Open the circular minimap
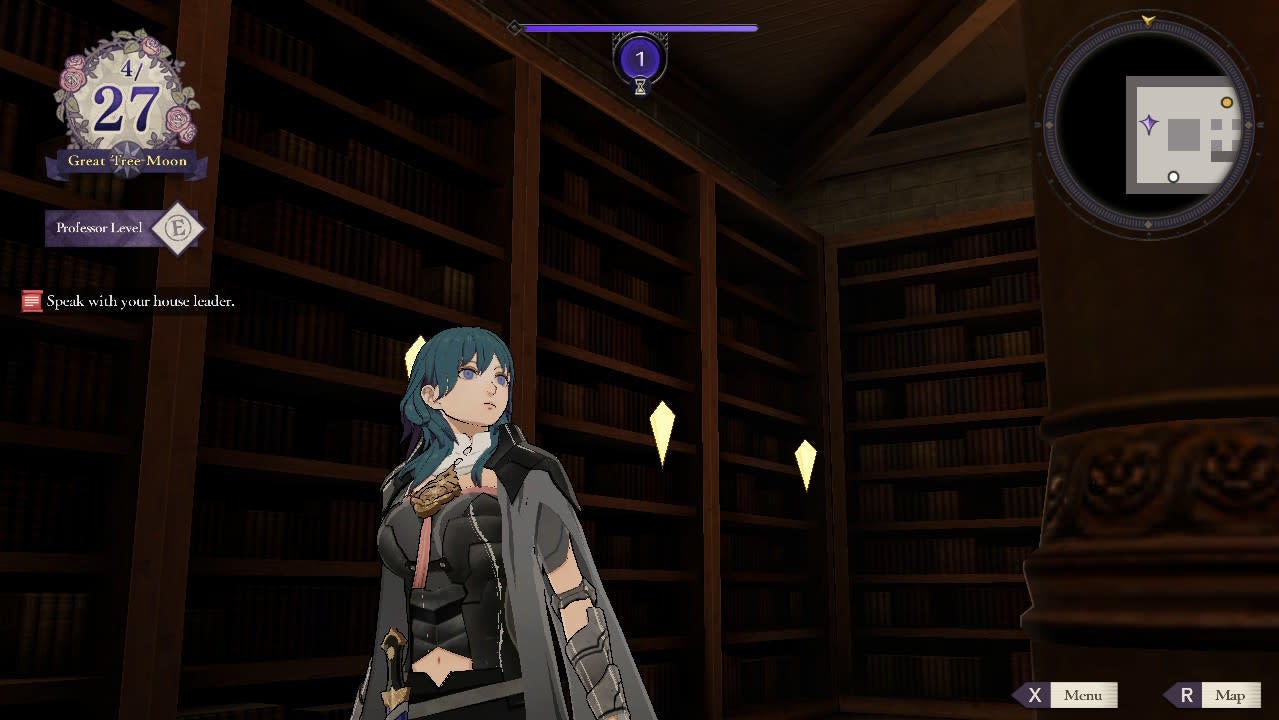Image resolution: width=1279 pixels, height=720 pixels. click(1148, 125)
